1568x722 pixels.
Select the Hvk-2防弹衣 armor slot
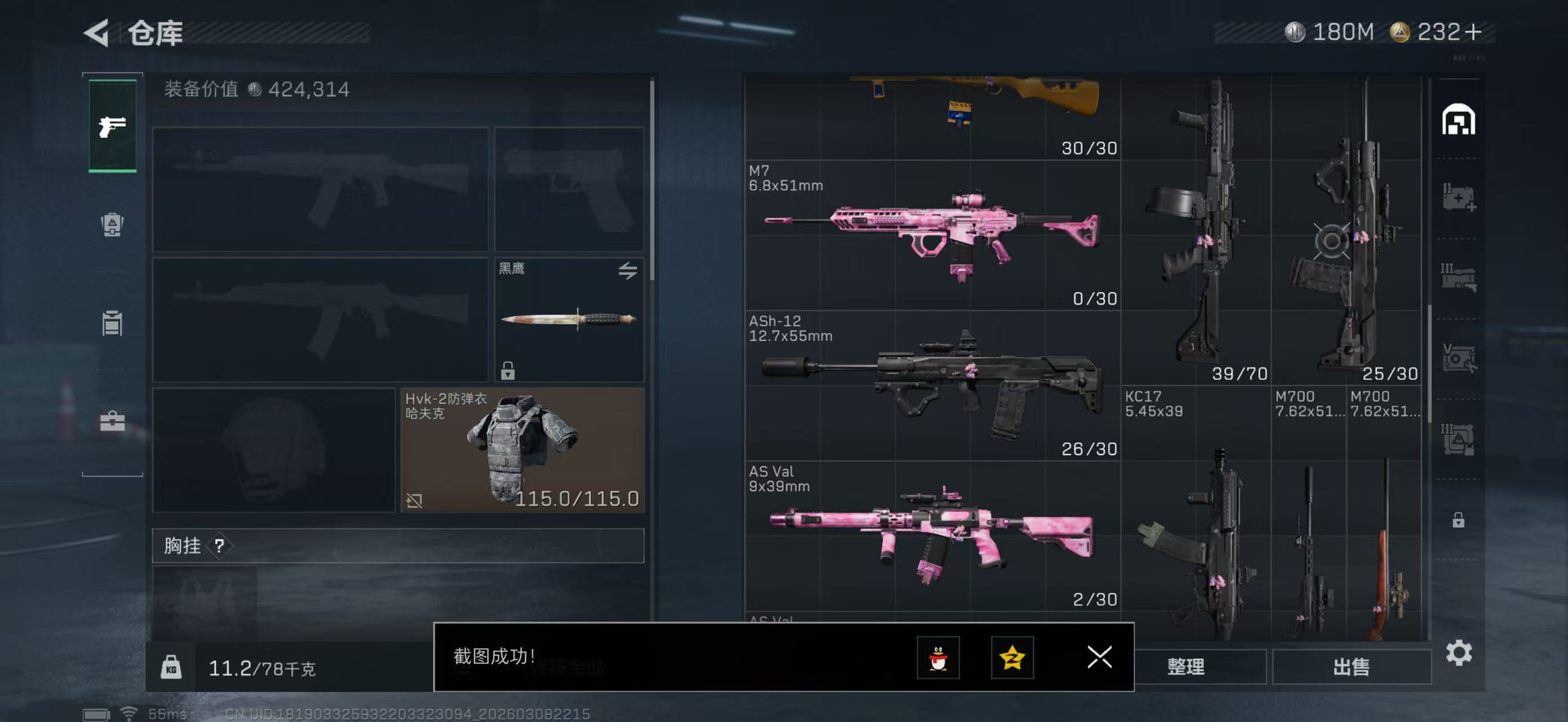(522, 450)
